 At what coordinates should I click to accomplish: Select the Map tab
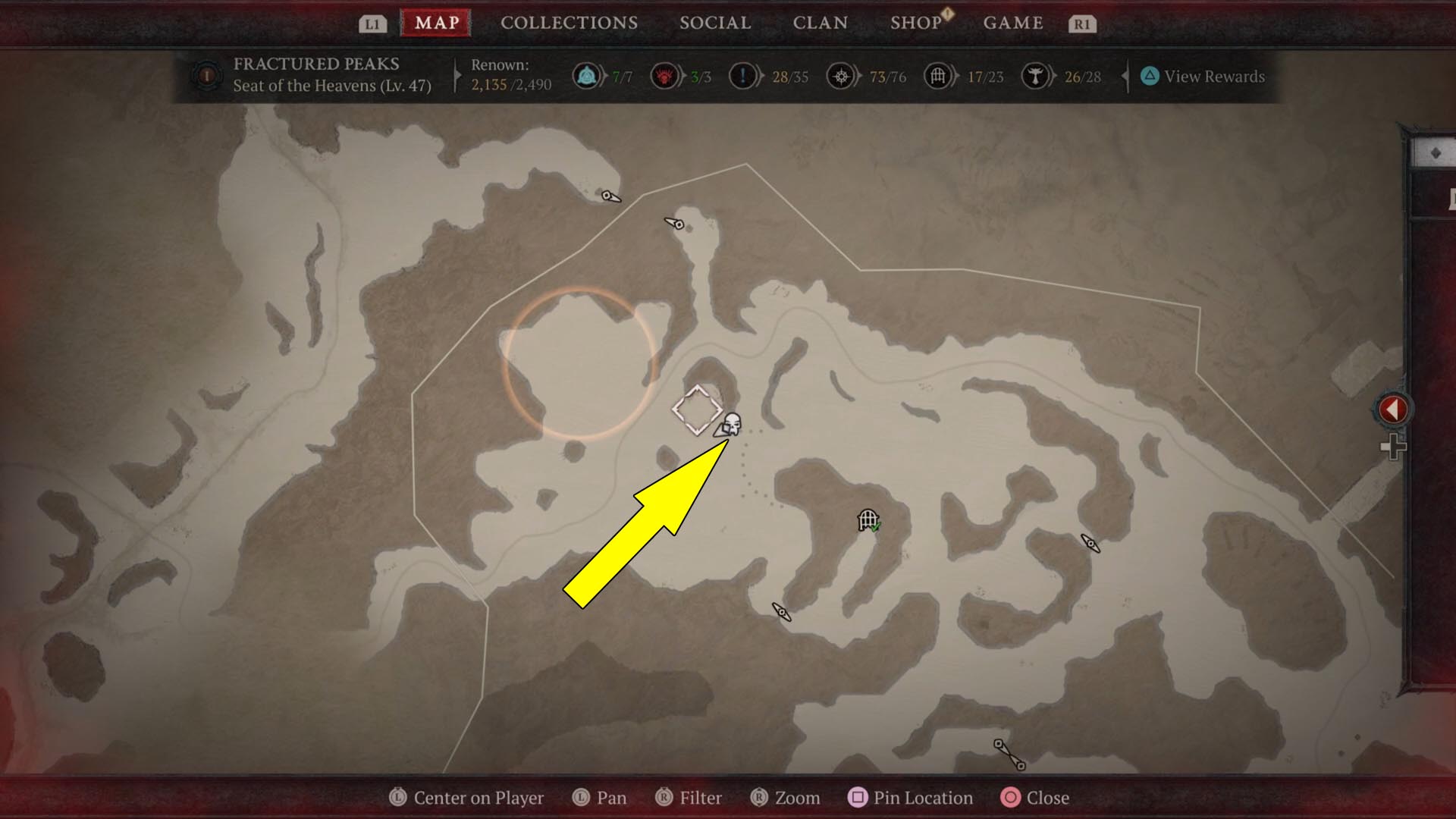(x=437, y=23)
